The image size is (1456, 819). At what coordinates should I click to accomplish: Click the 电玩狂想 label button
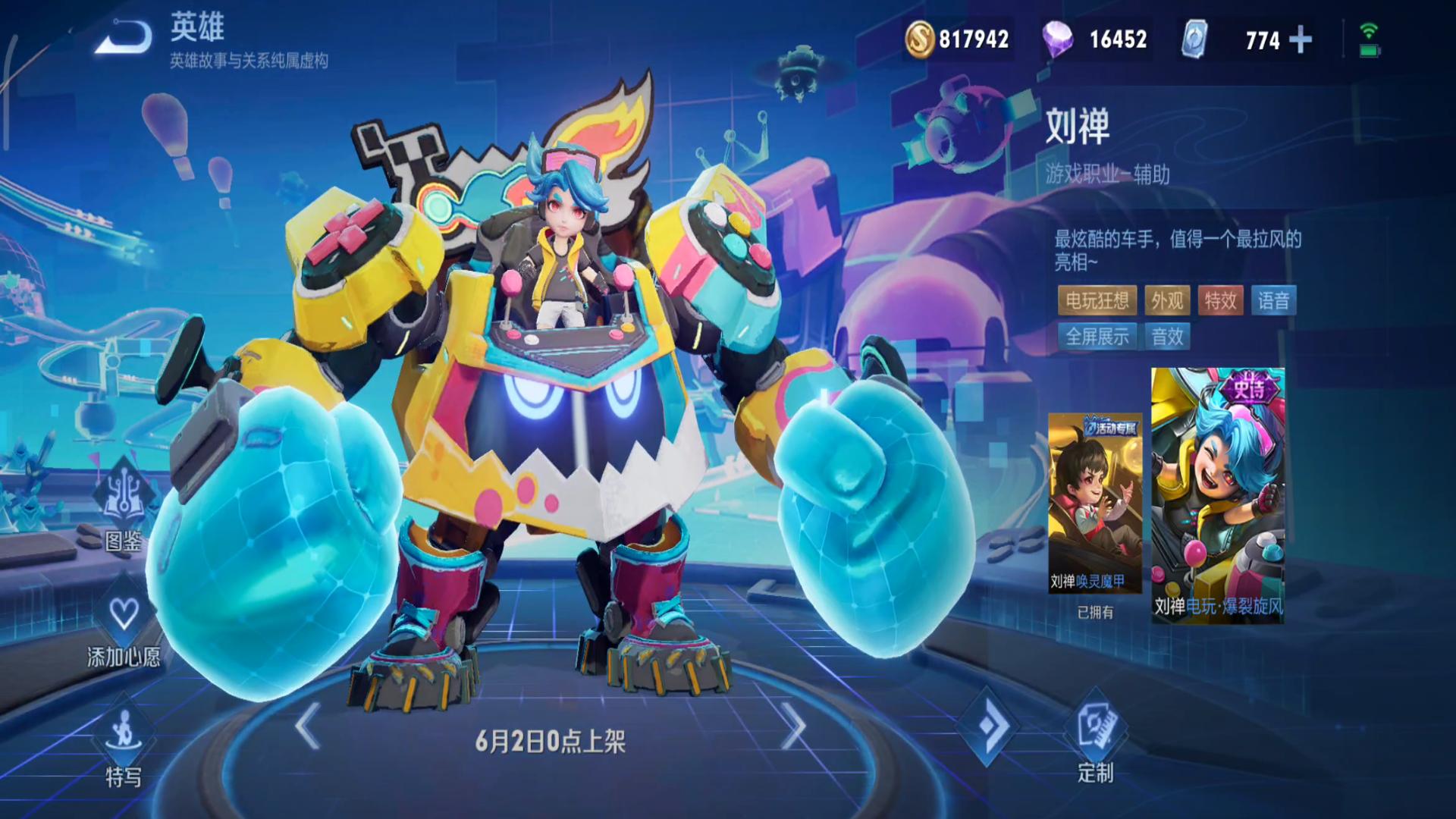point(1097,301)
